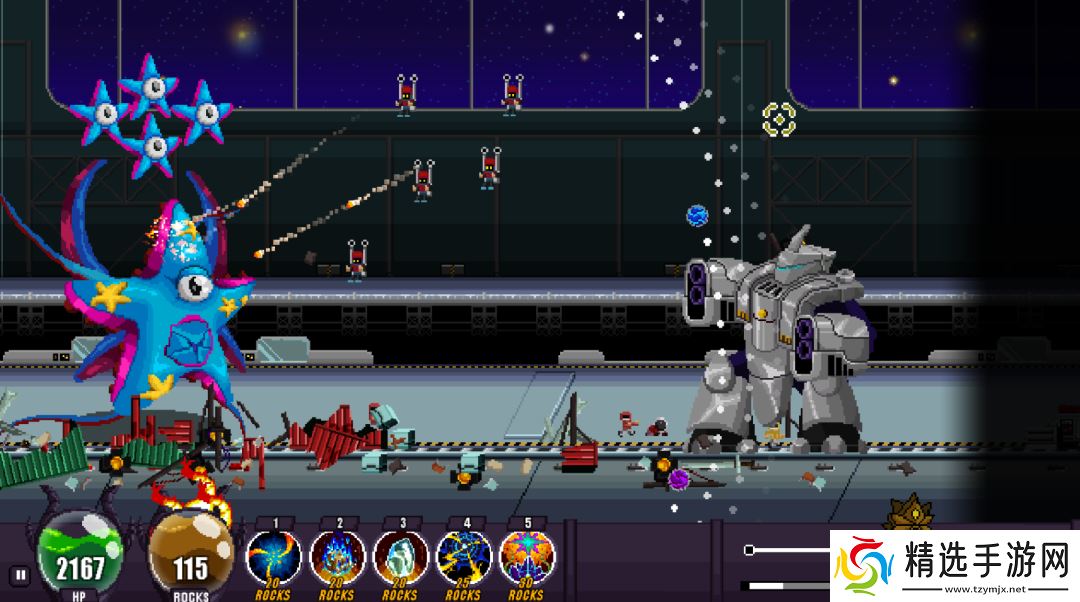Pause the game with the pause button
The height and width of the screenshot is (602, 1080).
coord(19,575)
